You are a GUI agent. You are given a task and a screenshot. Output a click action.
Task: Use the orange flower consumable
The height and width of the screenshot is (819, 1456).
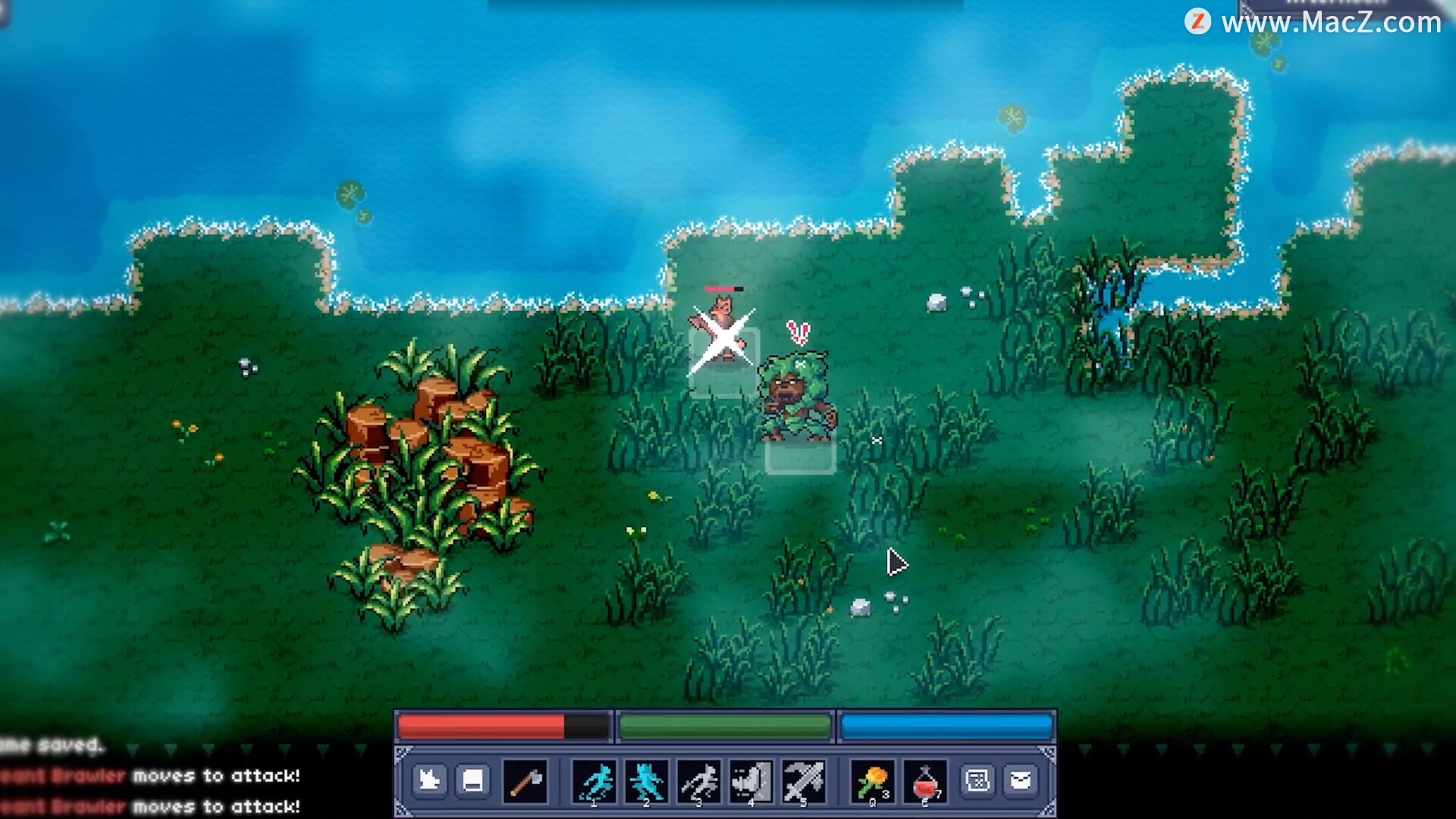(873, 781)
